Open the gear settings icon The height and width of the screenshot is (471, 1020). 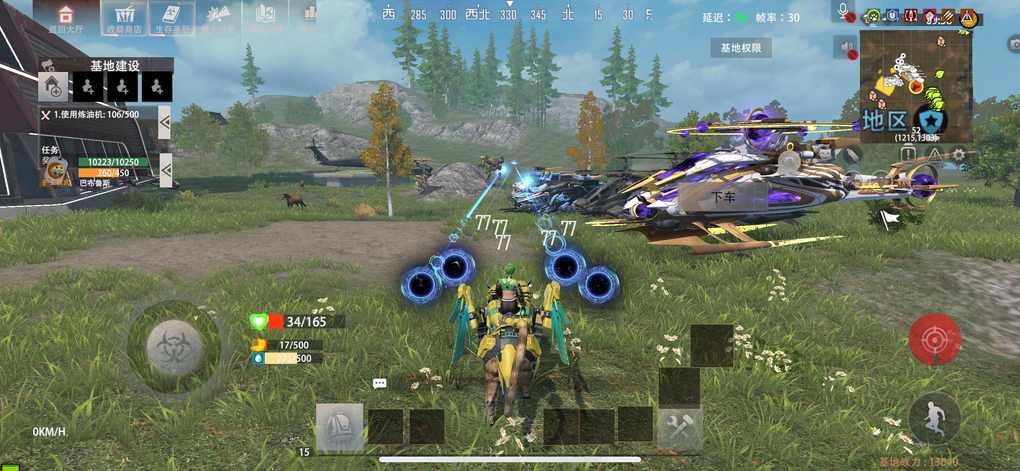959,155
